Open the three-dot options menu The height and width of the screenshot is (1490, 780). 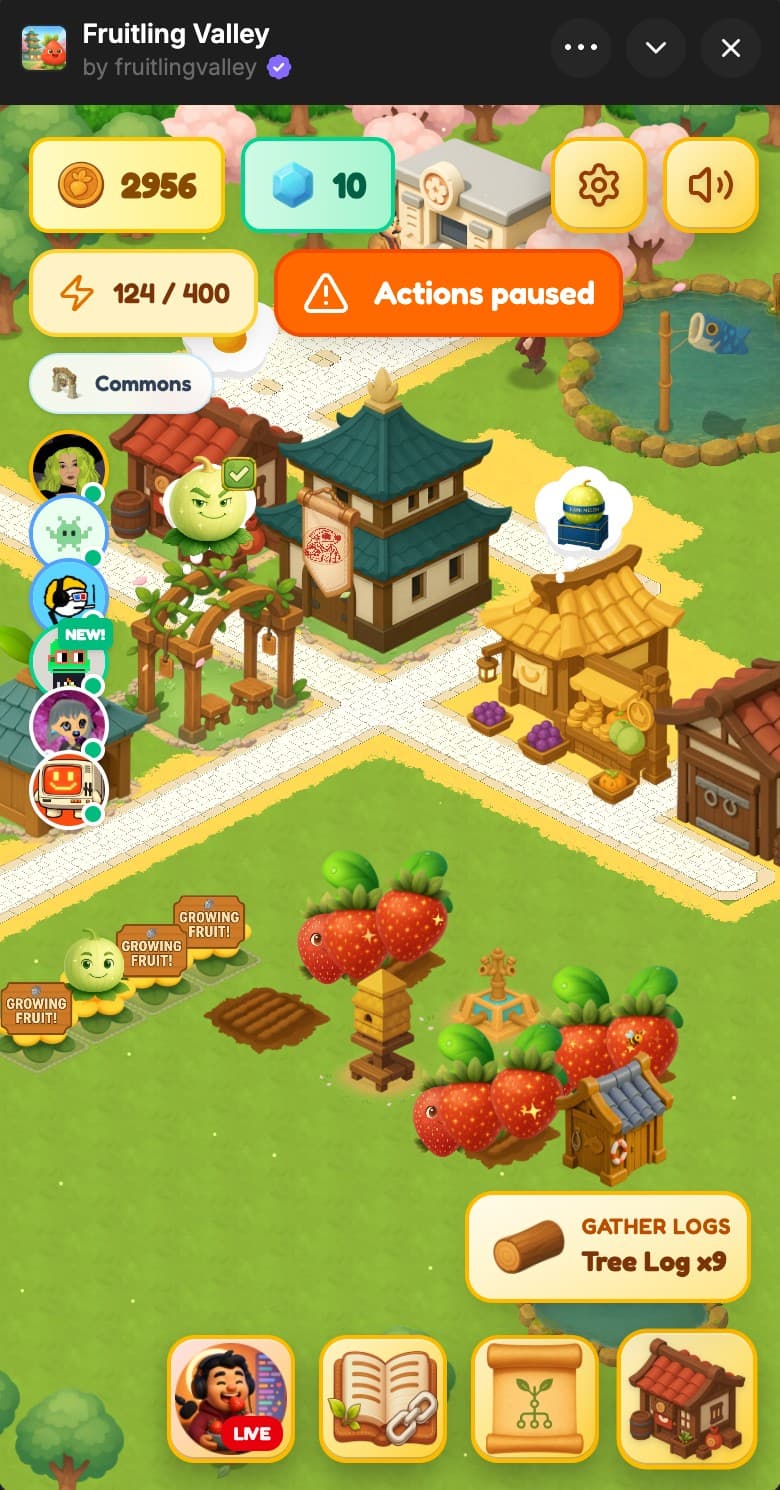(581, 48)
